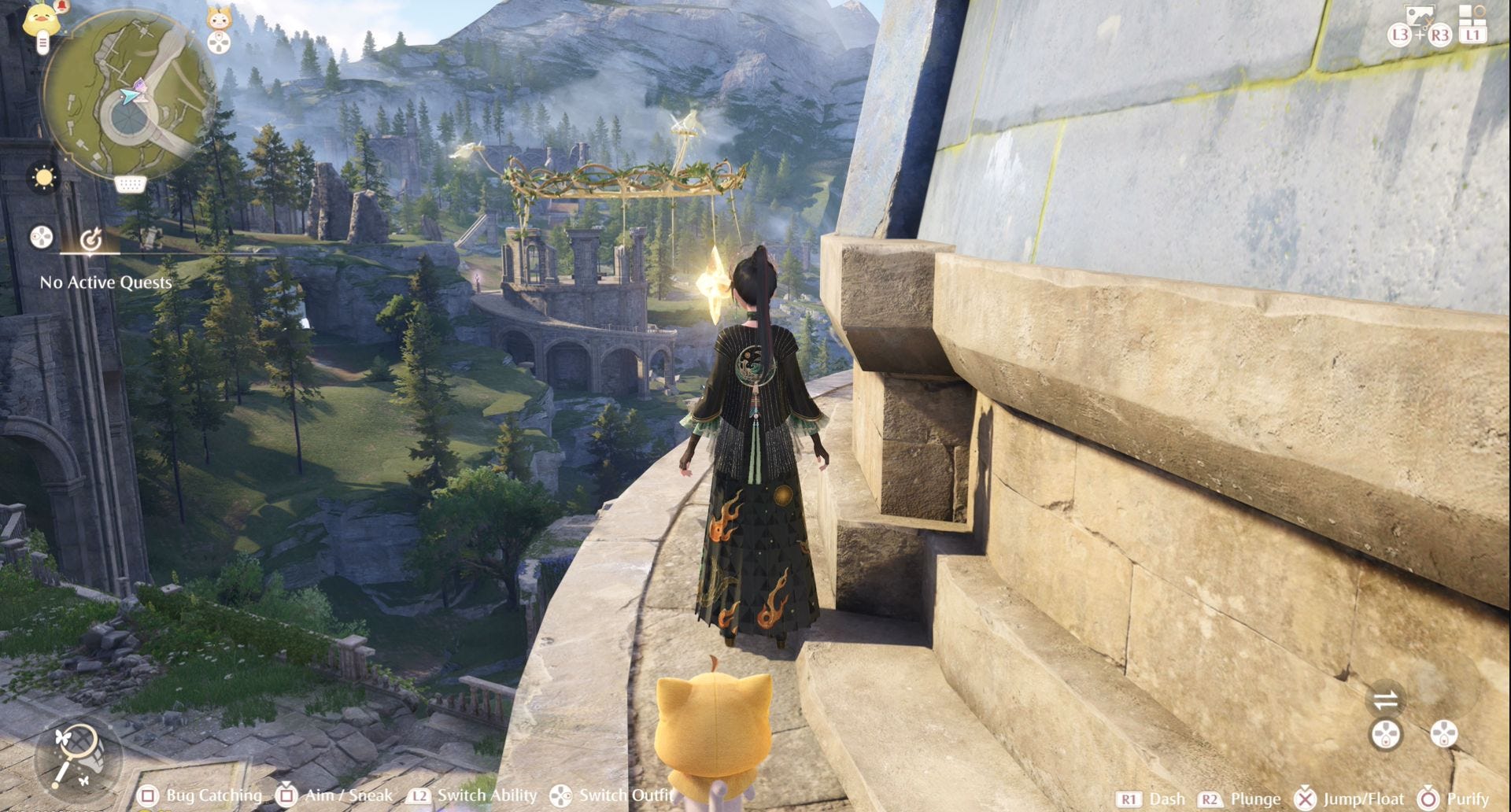The image size is (1511, 812).
Task: Open the keyboard chat icon below the minimap
Action: pyautogui.click(x=131, y=185)
